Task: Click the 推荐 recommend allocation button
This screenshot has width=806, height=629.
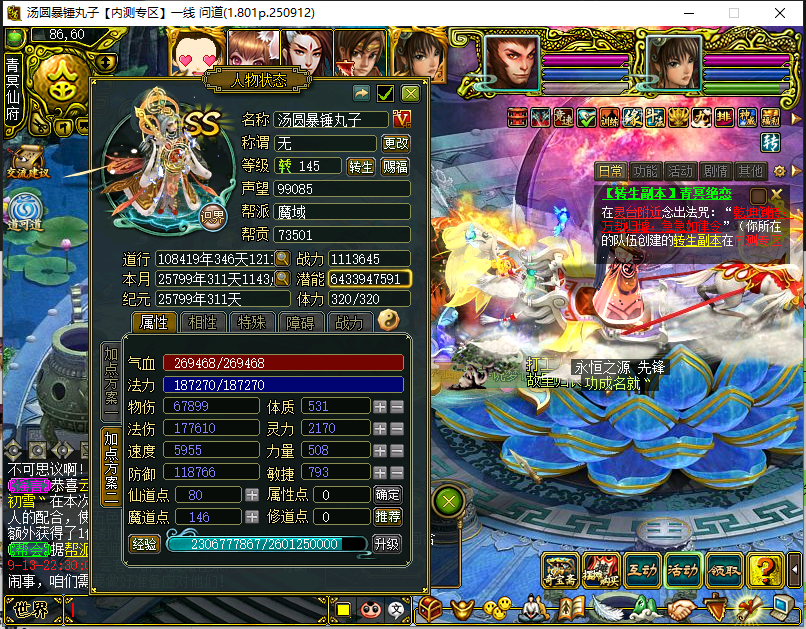Action: (x=388, y=516)
